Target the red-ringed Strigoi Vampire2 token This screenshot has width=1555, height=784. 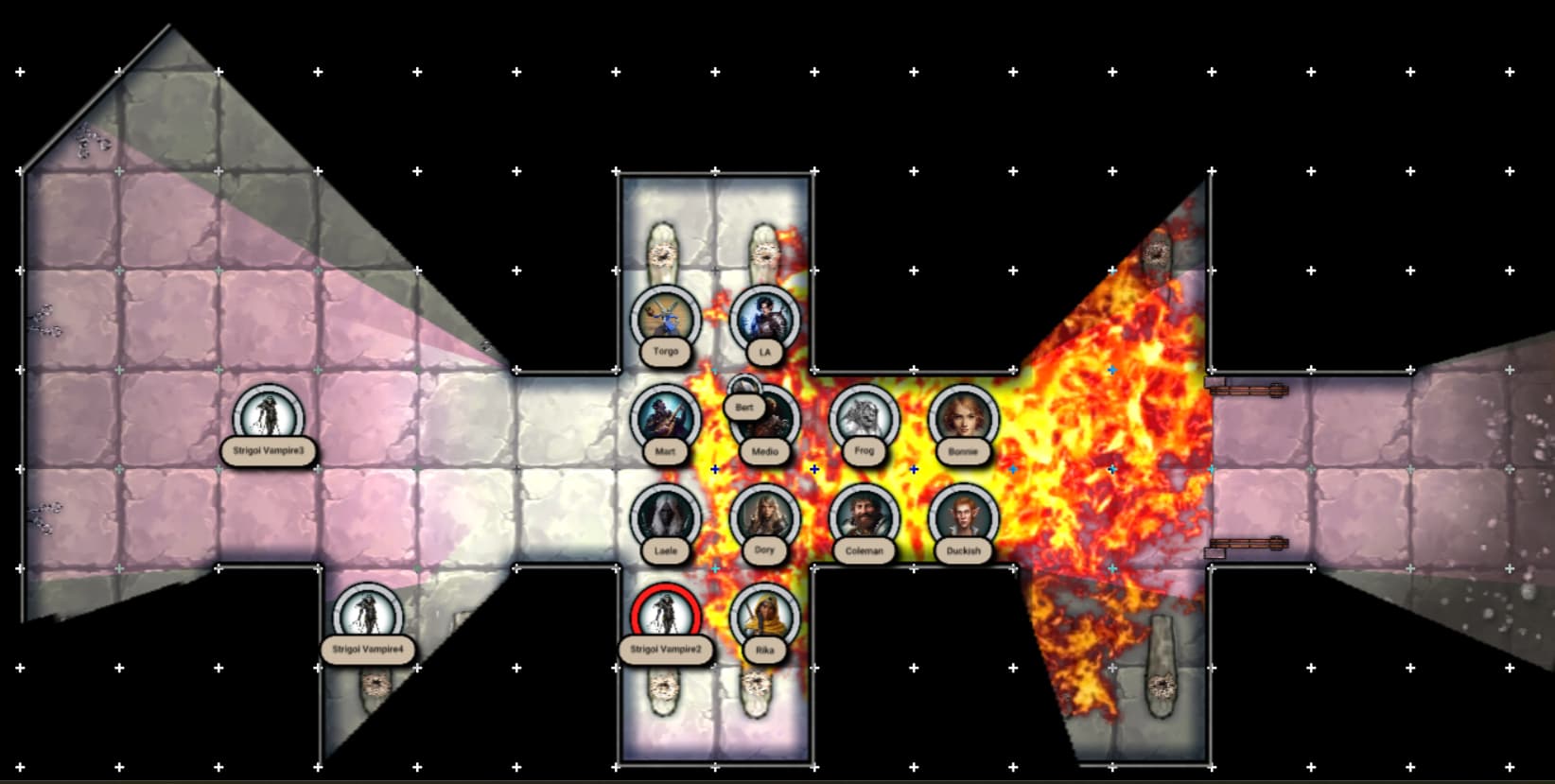tap(666, 617)
